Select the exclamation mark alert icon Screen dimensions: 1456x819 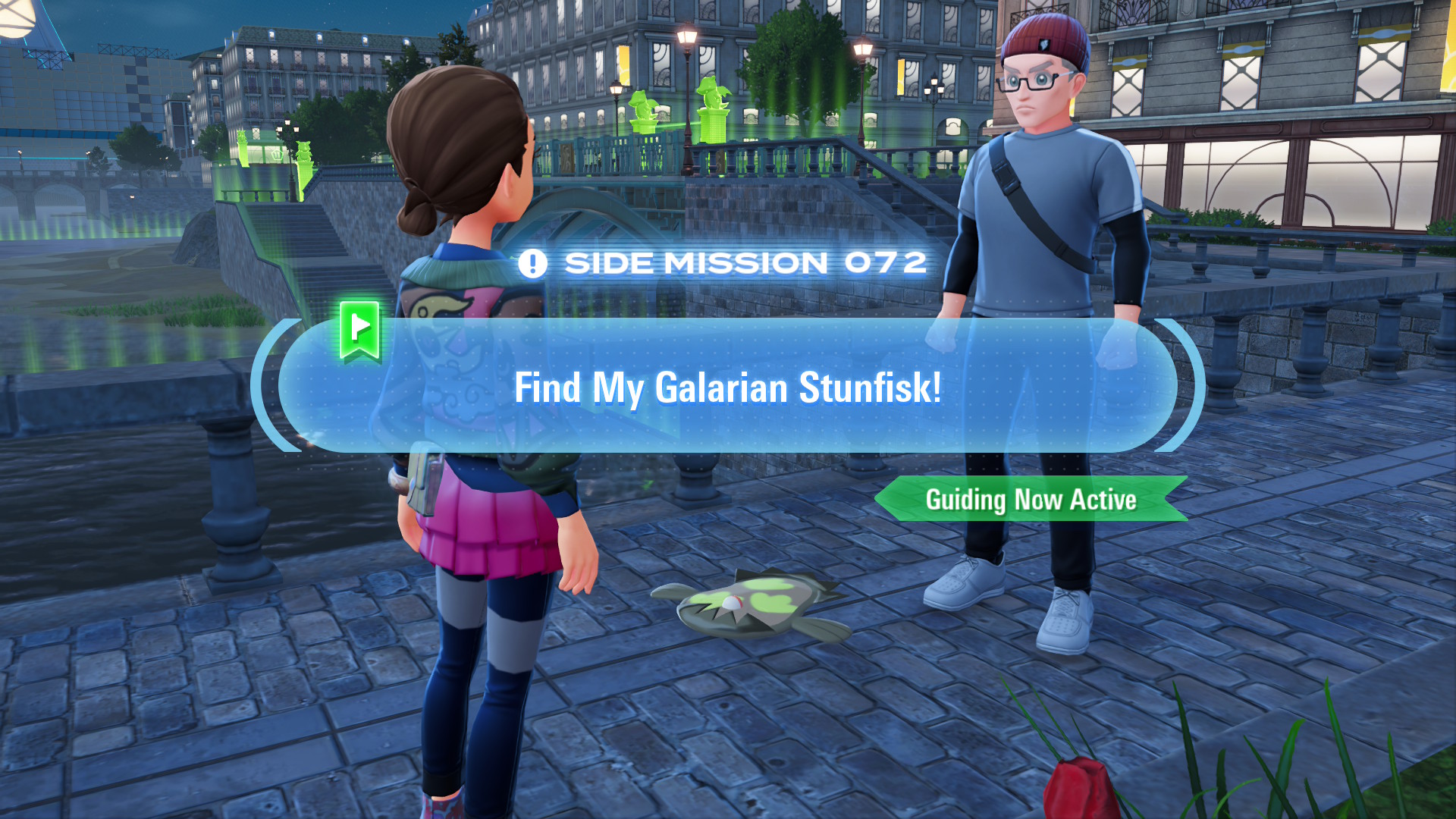(534, 263)
